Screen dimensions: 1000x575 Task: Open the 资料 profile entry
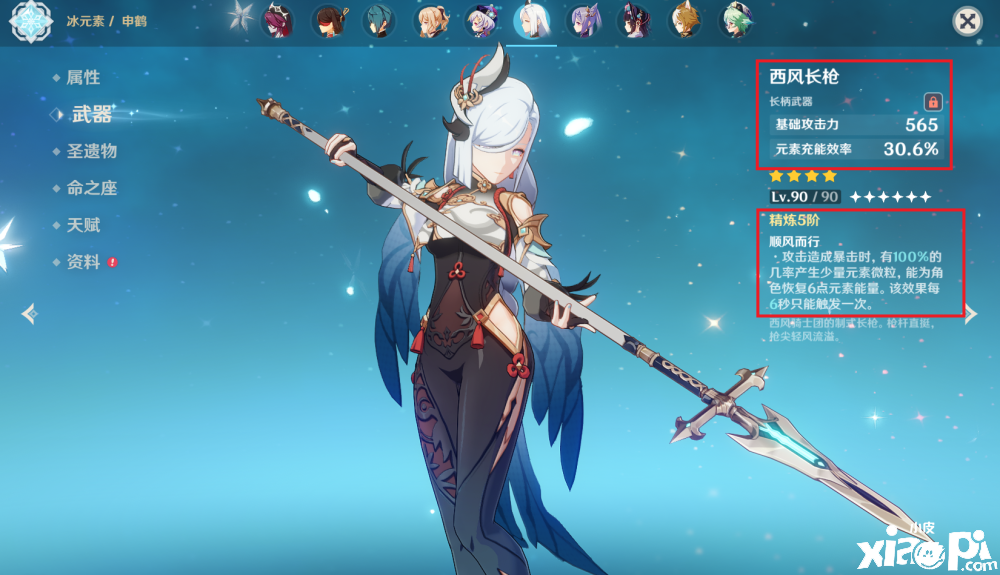(83, 263)
